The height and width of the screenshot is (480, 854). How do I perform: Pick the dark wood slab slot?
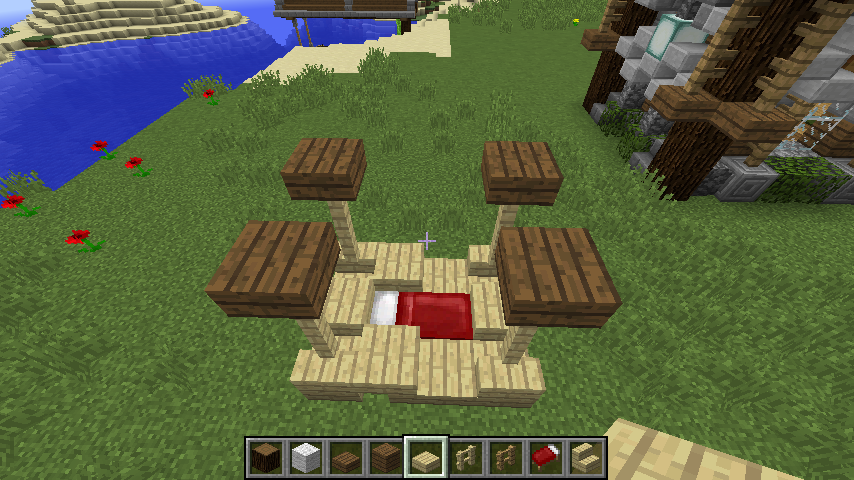pos(346,458)
